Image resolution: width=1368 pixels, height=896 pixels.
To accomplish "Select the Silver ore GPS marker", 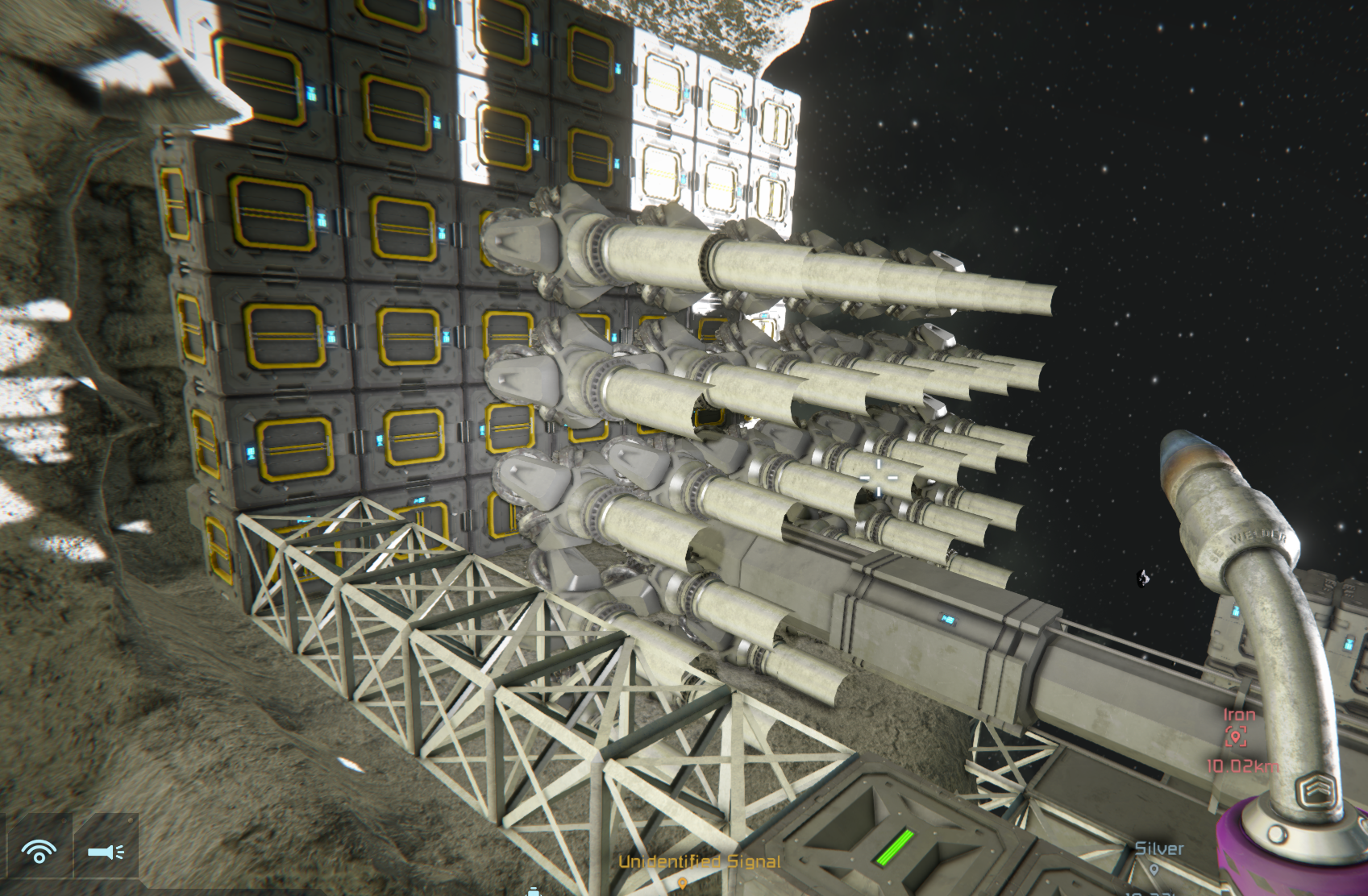I will pyautogui.click(x=1154, y=869).
